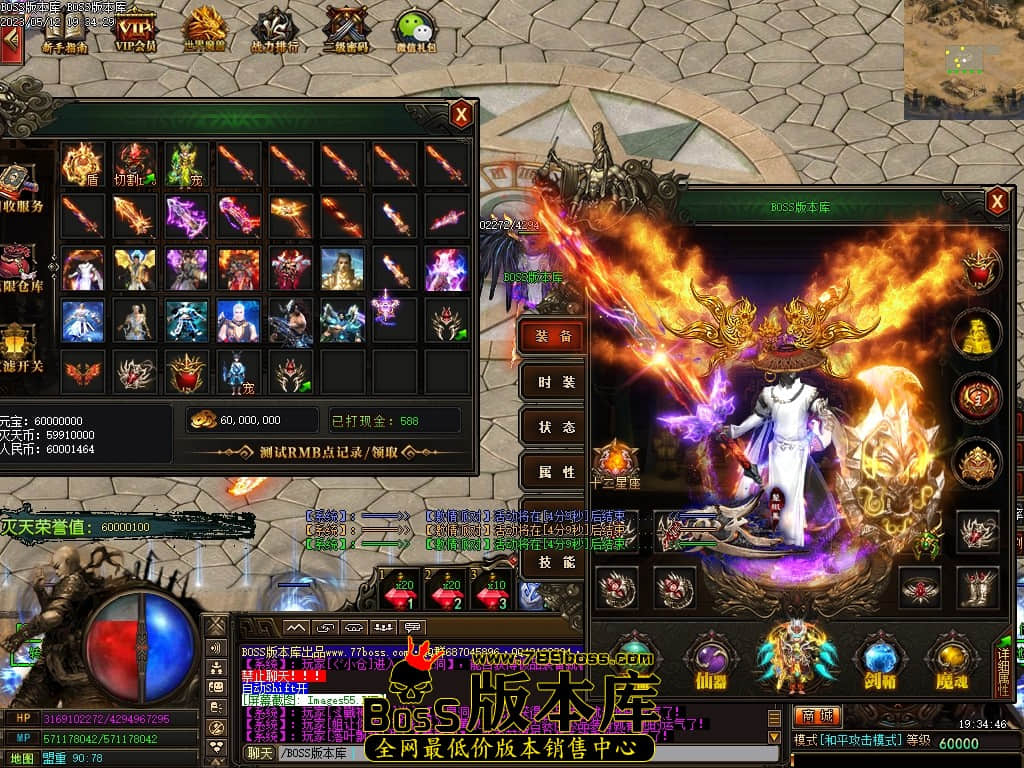Open the 新手指南 beginner guide
Screen dimensions: 1024x768
(65, 30)
